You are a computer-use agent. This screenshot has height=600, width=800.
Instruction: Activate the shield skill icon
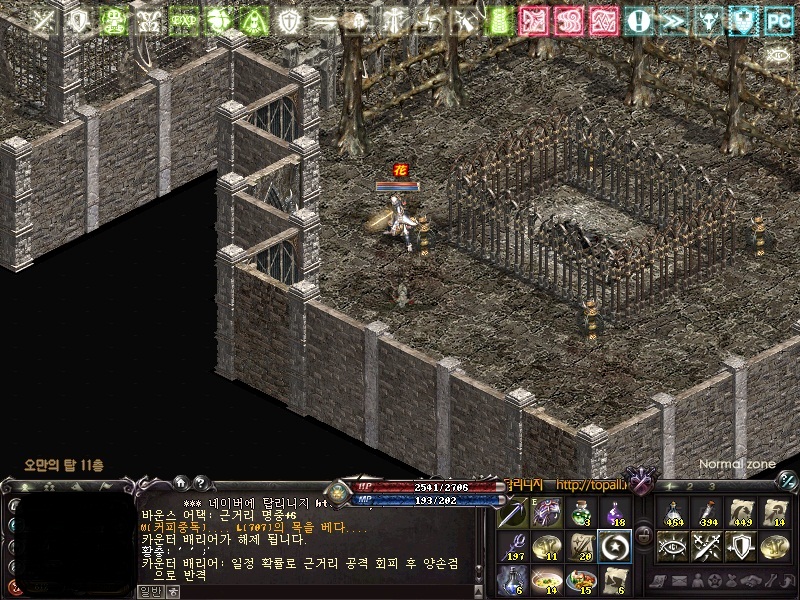coord(740,546)
